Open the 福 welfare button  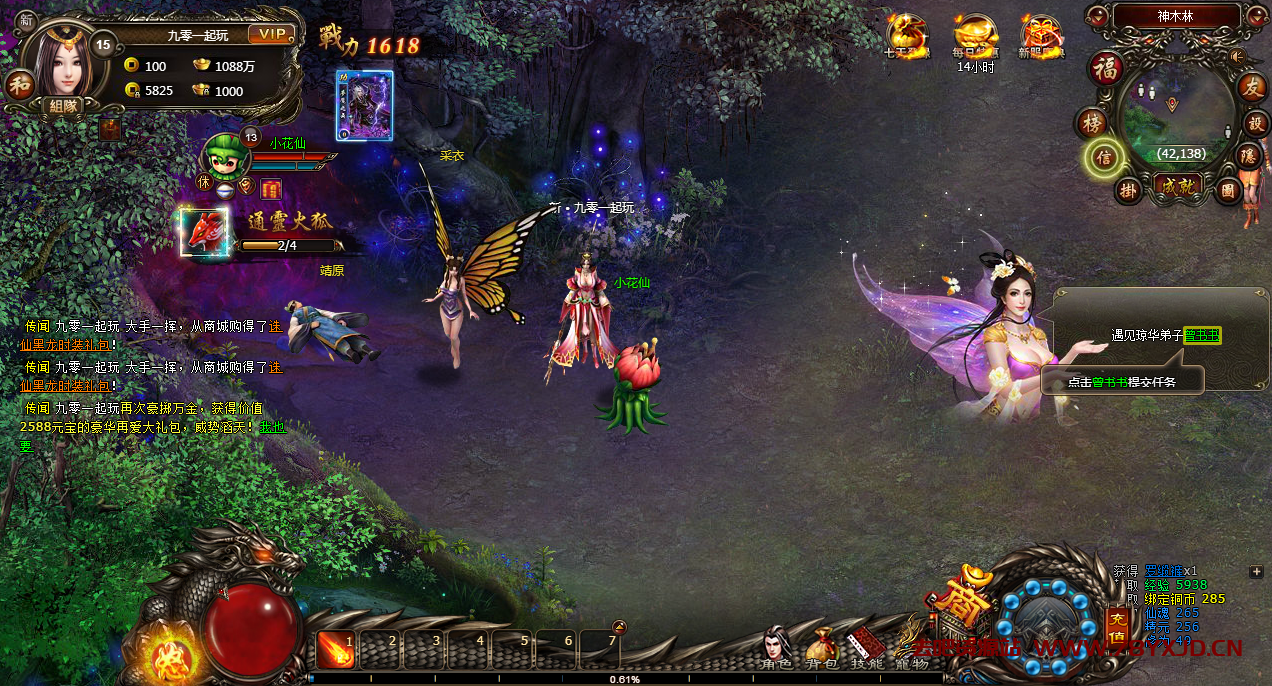pyautogui.click(x=1106, y=69)
